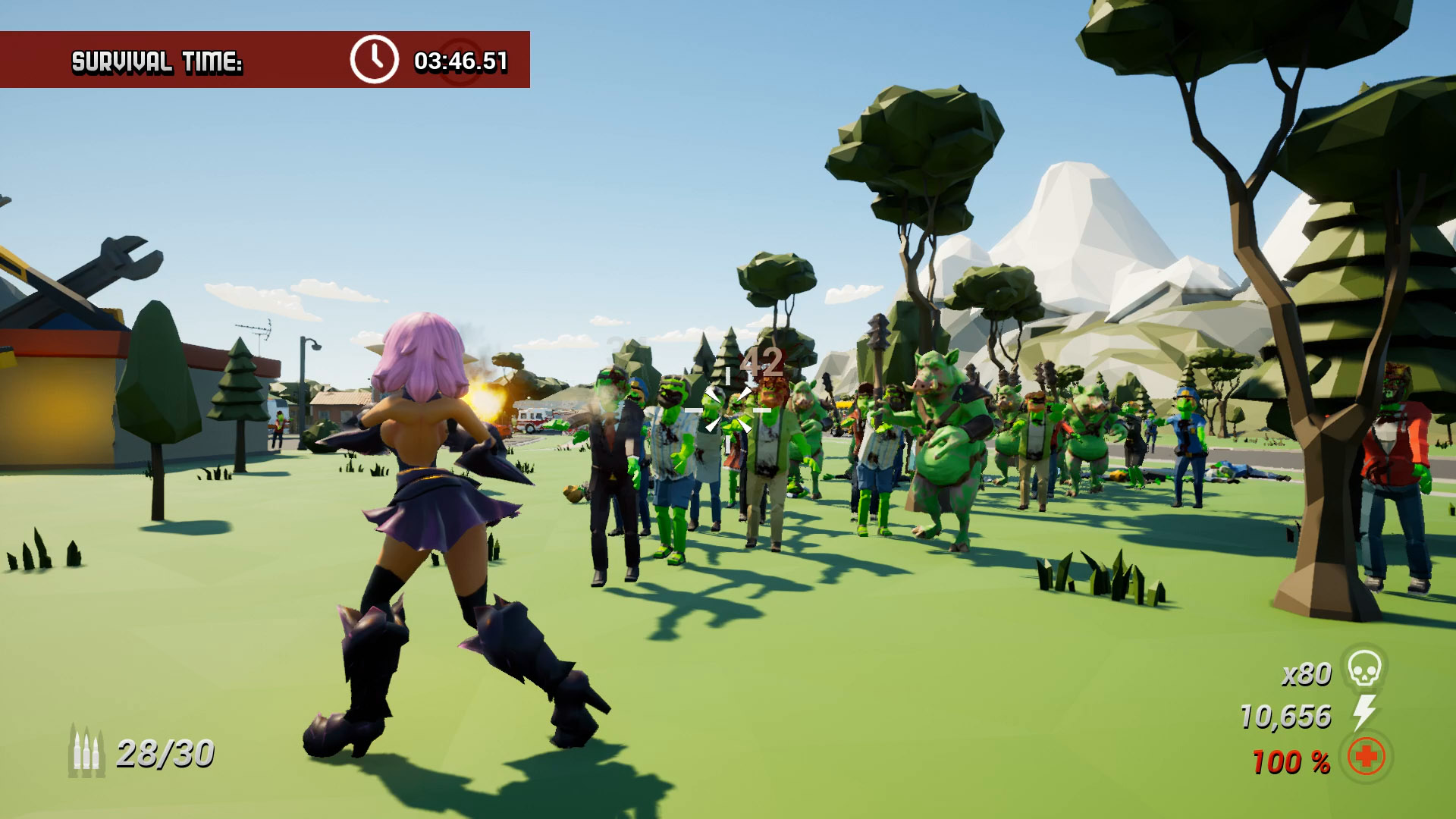
Task: Click the survival time clock icon
Action: pos(374,59)
